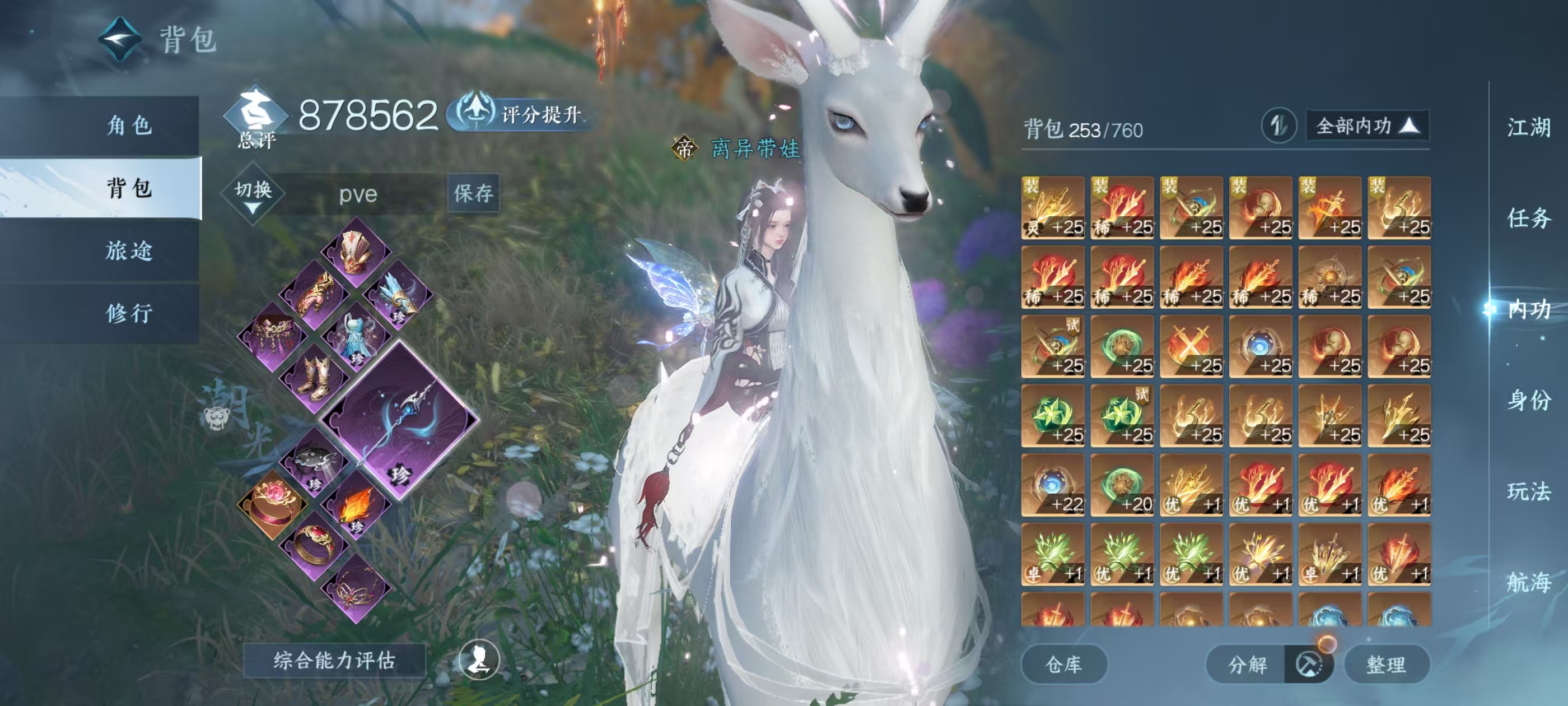1568x706 pixels.
Task: Go to the 航海 category
Action: point(1528,582)
